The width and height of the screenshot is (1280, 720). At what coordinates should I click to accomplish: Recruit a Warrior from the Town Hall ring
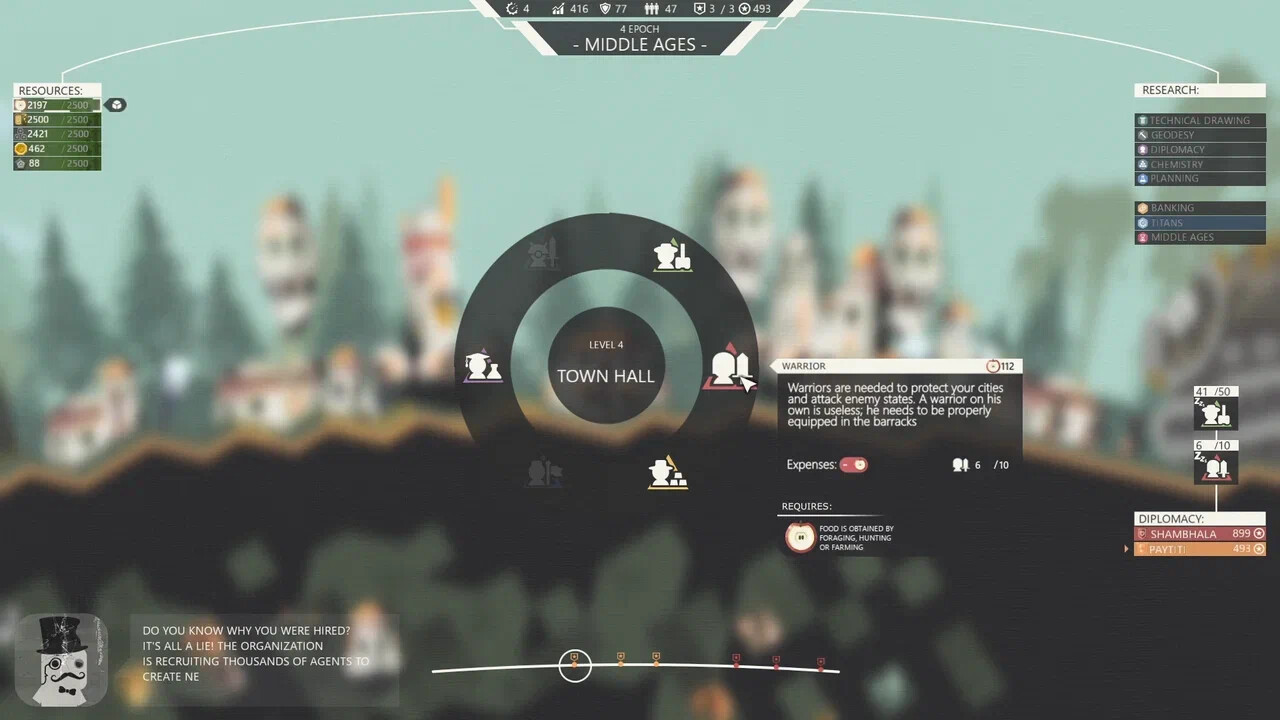click(731, 368)
